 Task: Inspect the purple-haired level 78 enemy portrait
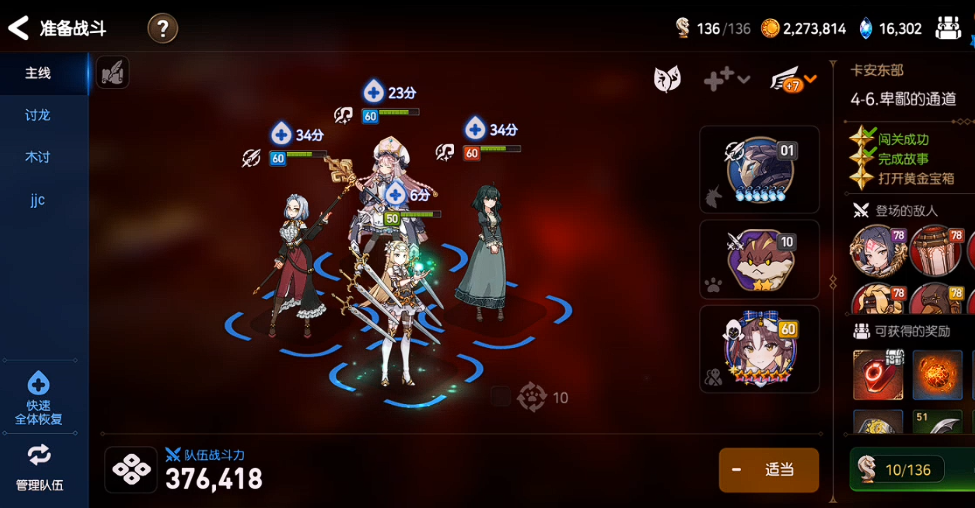point(878,249)
